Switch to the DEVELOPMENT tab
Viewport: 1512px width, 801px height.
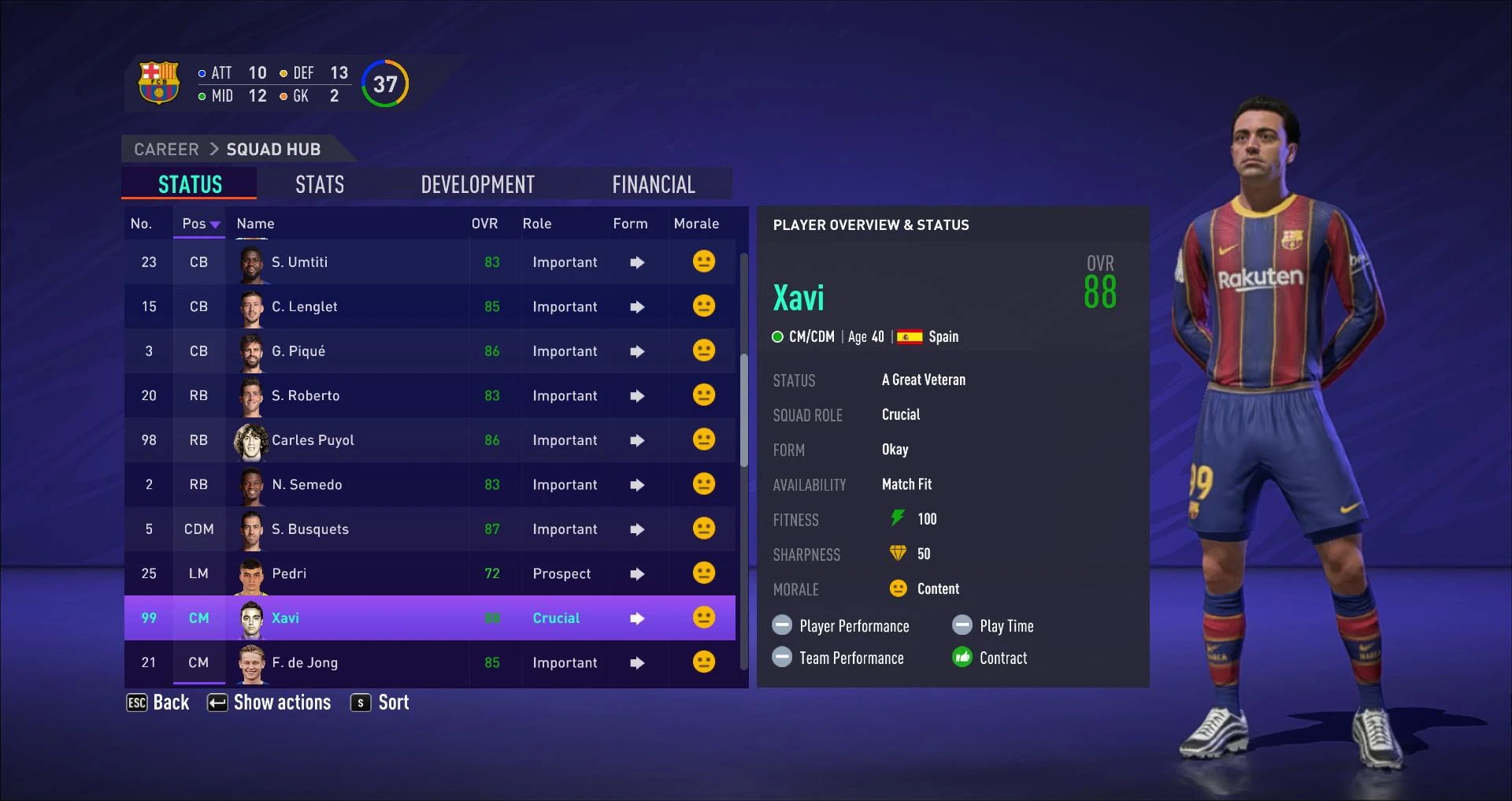(x=478, y=184)
